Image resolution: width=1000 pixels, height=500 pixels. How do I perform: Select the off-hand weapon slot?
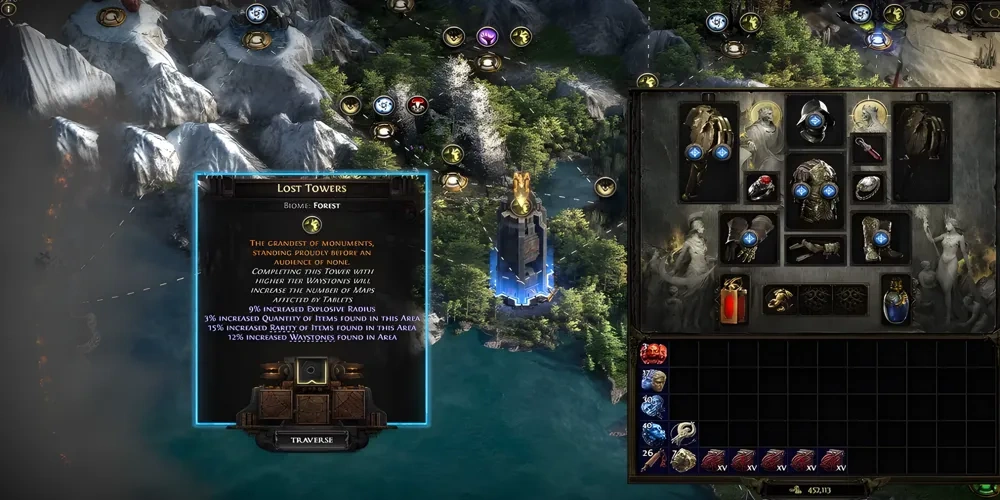click(x=922, y=151)
